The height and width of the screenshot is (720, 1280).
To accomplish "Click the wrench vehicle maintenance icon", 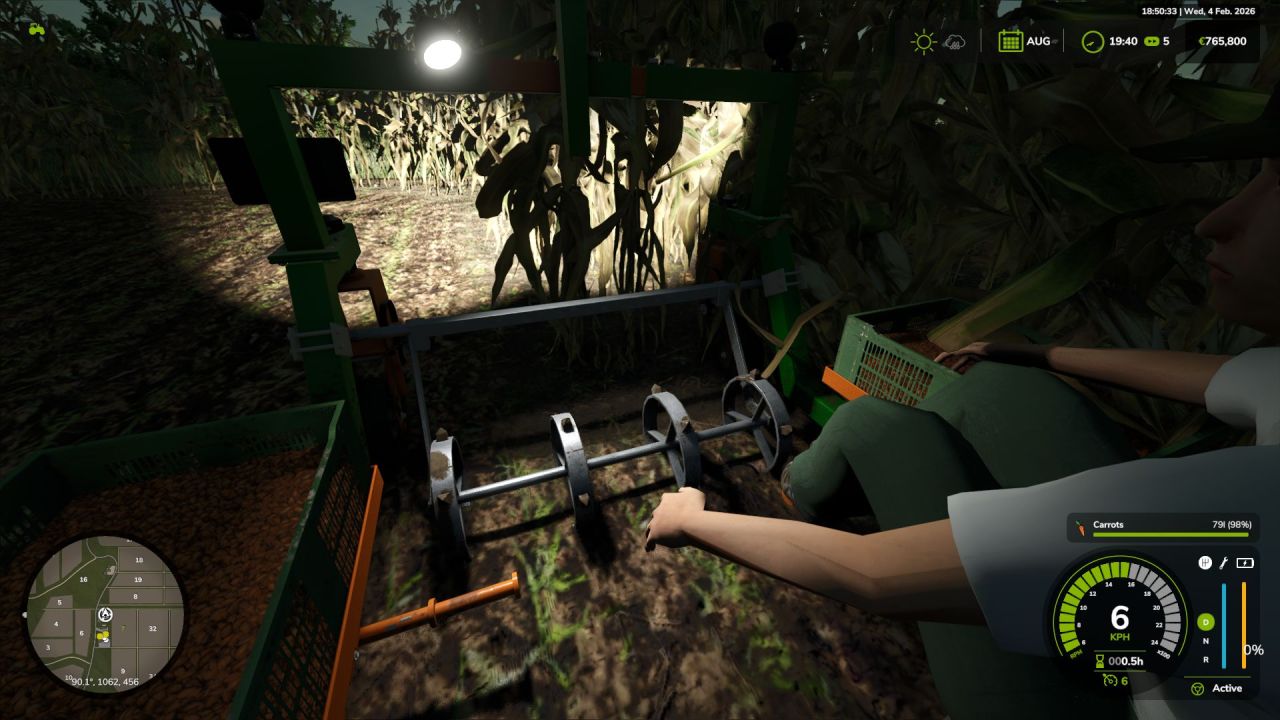I will pos(1223,563).
